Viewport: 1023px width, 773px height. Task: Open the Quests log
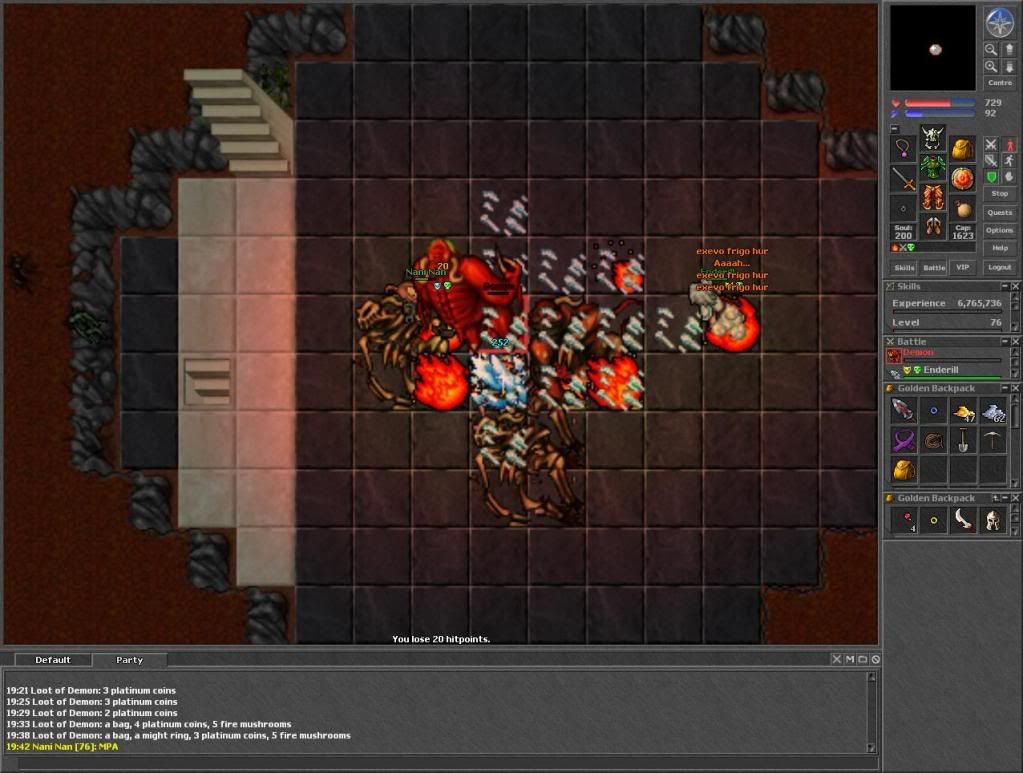(999, 212)
